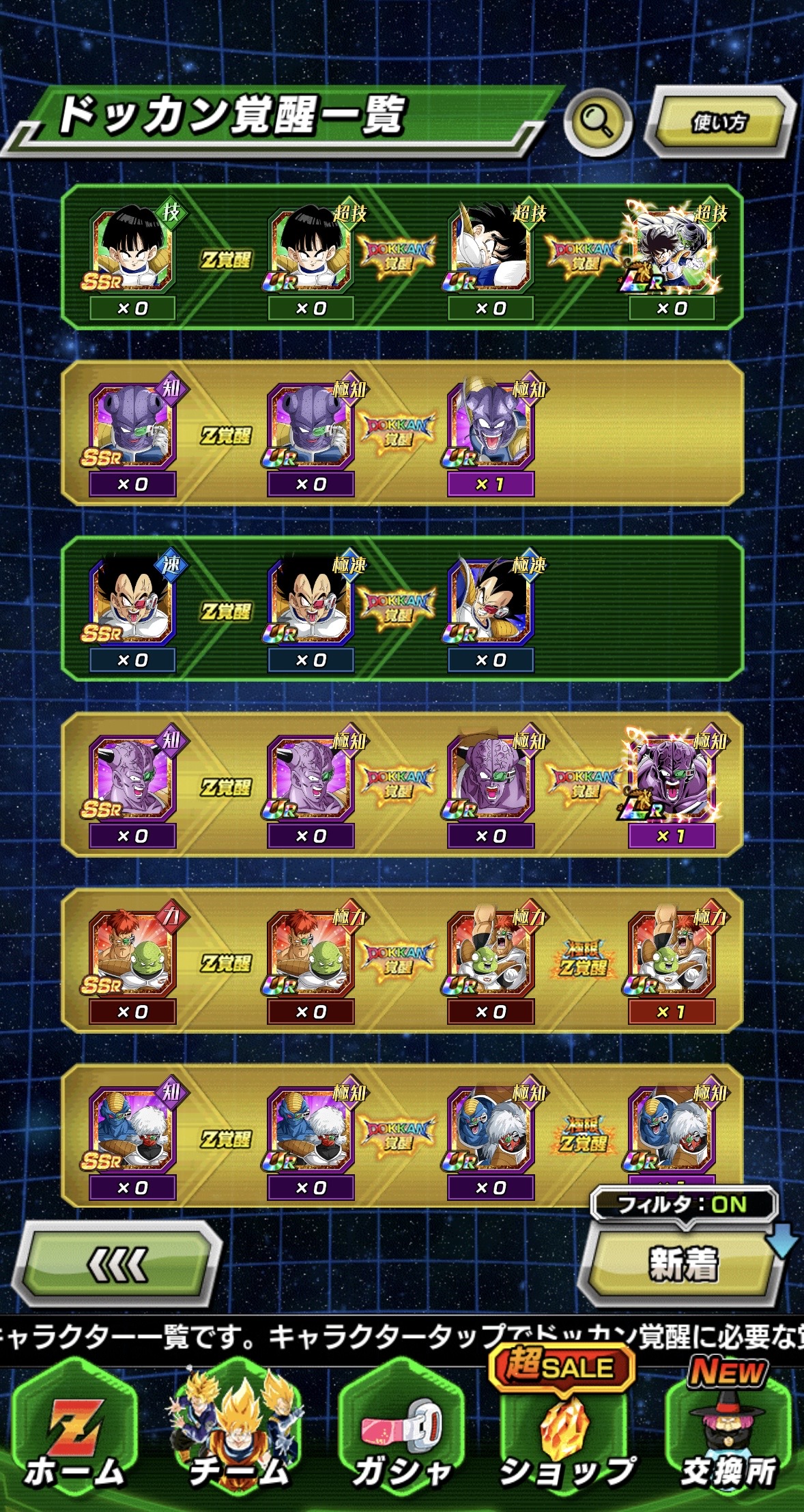Tap the 使い方 how-to button
This screenshot has width=804, height=1512.
click(719, 122)
